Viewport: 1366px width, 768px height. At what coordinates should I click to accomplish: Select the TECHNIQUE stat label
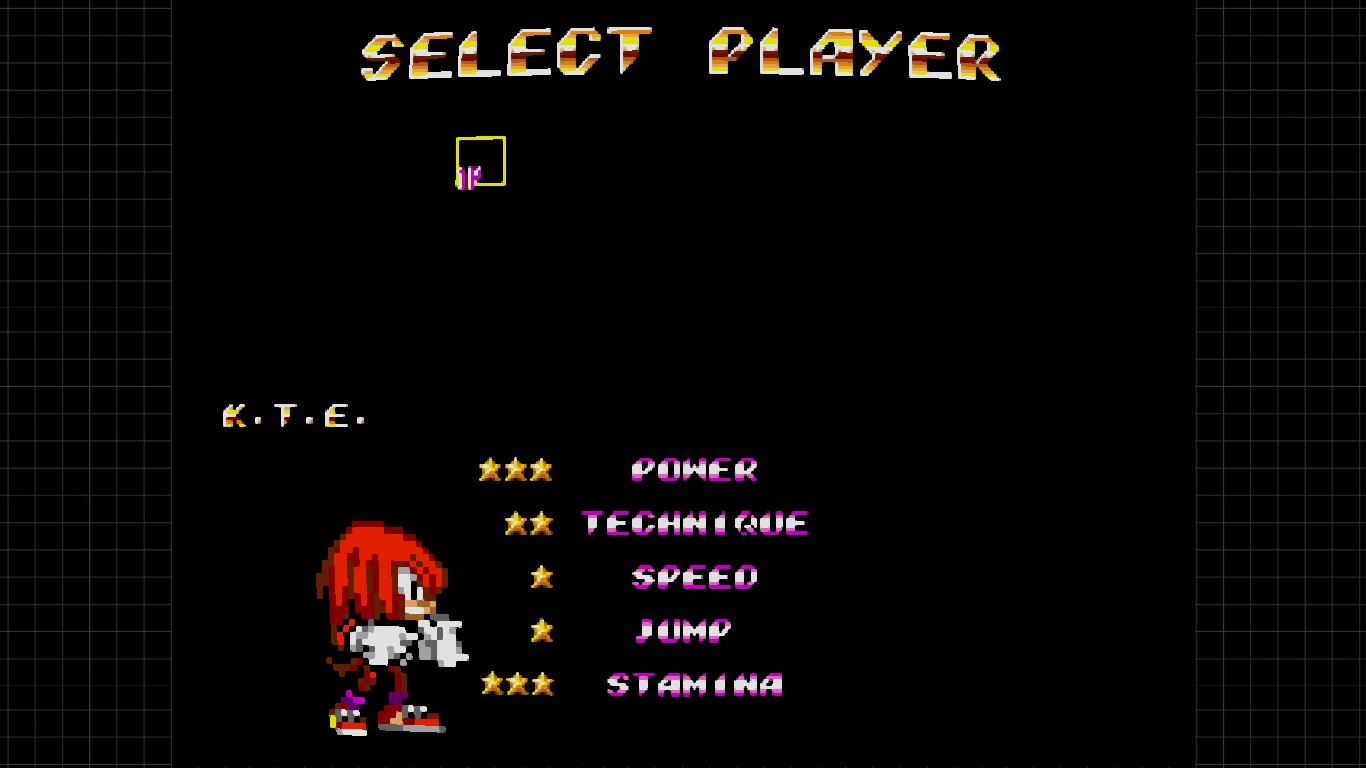click(x=696, y=522)
